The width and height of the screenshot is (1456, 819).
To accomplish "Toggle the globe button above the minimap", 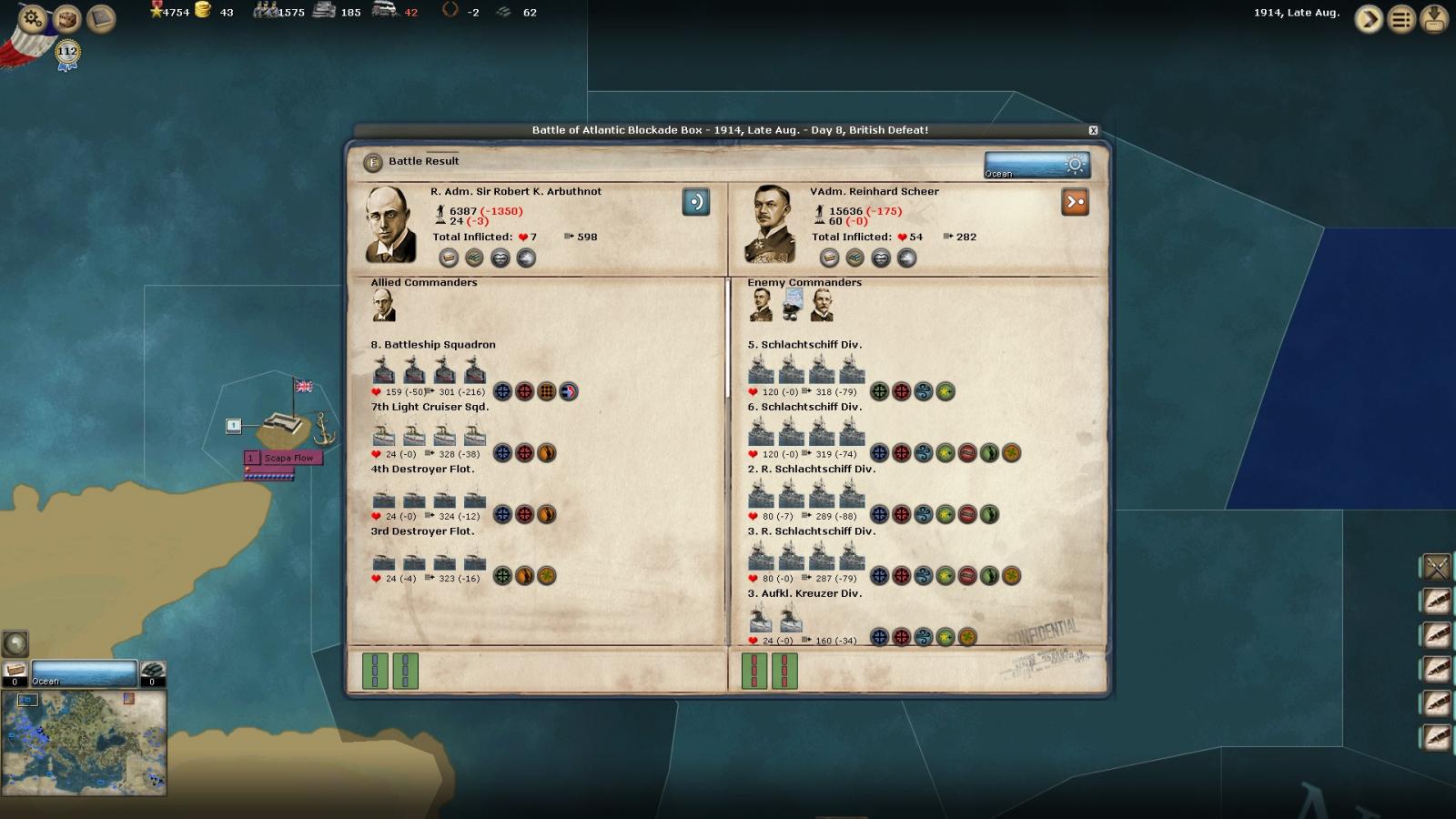I will click(x=15, y=643).
